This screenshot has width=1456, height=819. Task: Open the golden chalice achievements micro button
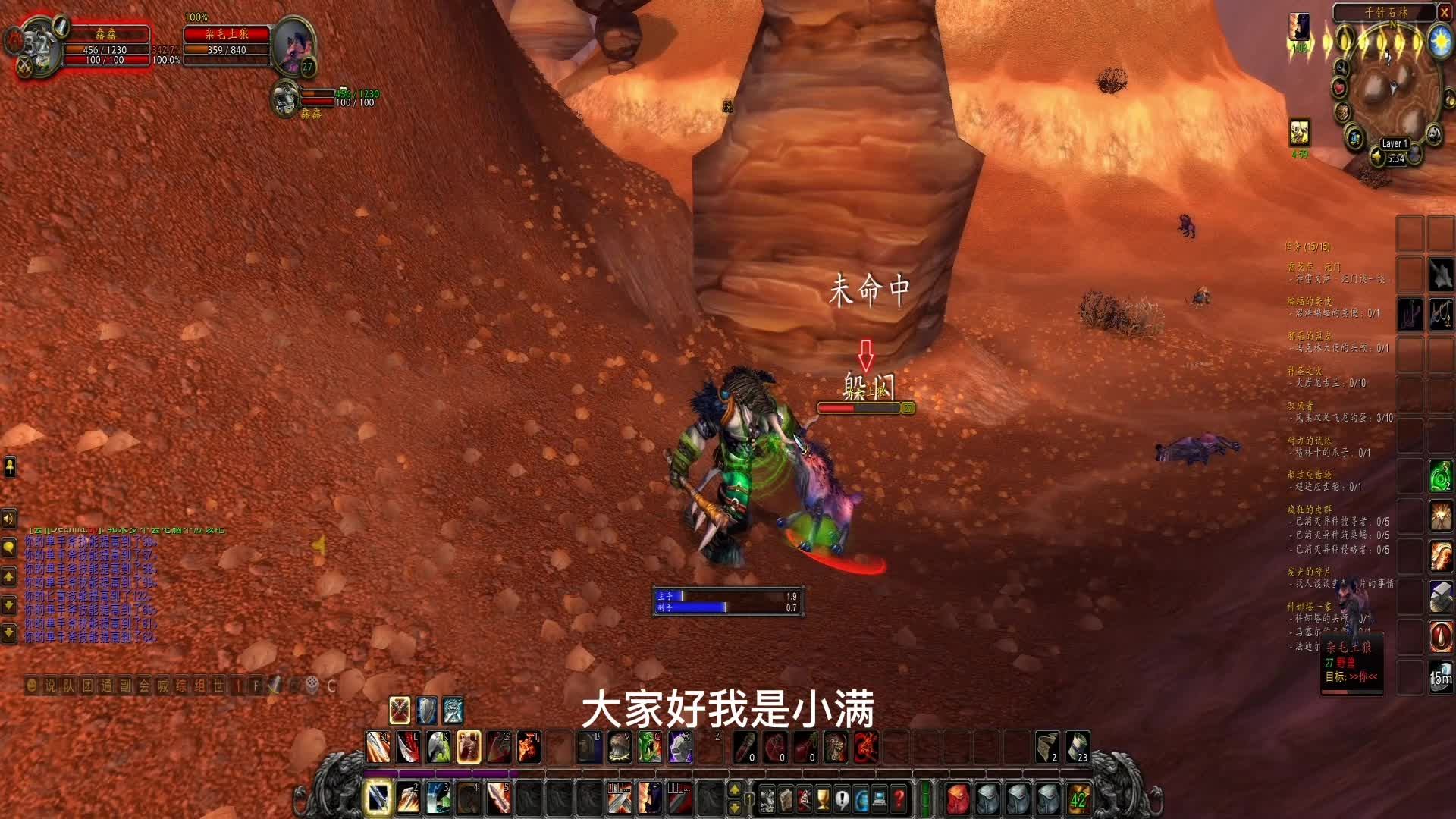pos(823,799)
